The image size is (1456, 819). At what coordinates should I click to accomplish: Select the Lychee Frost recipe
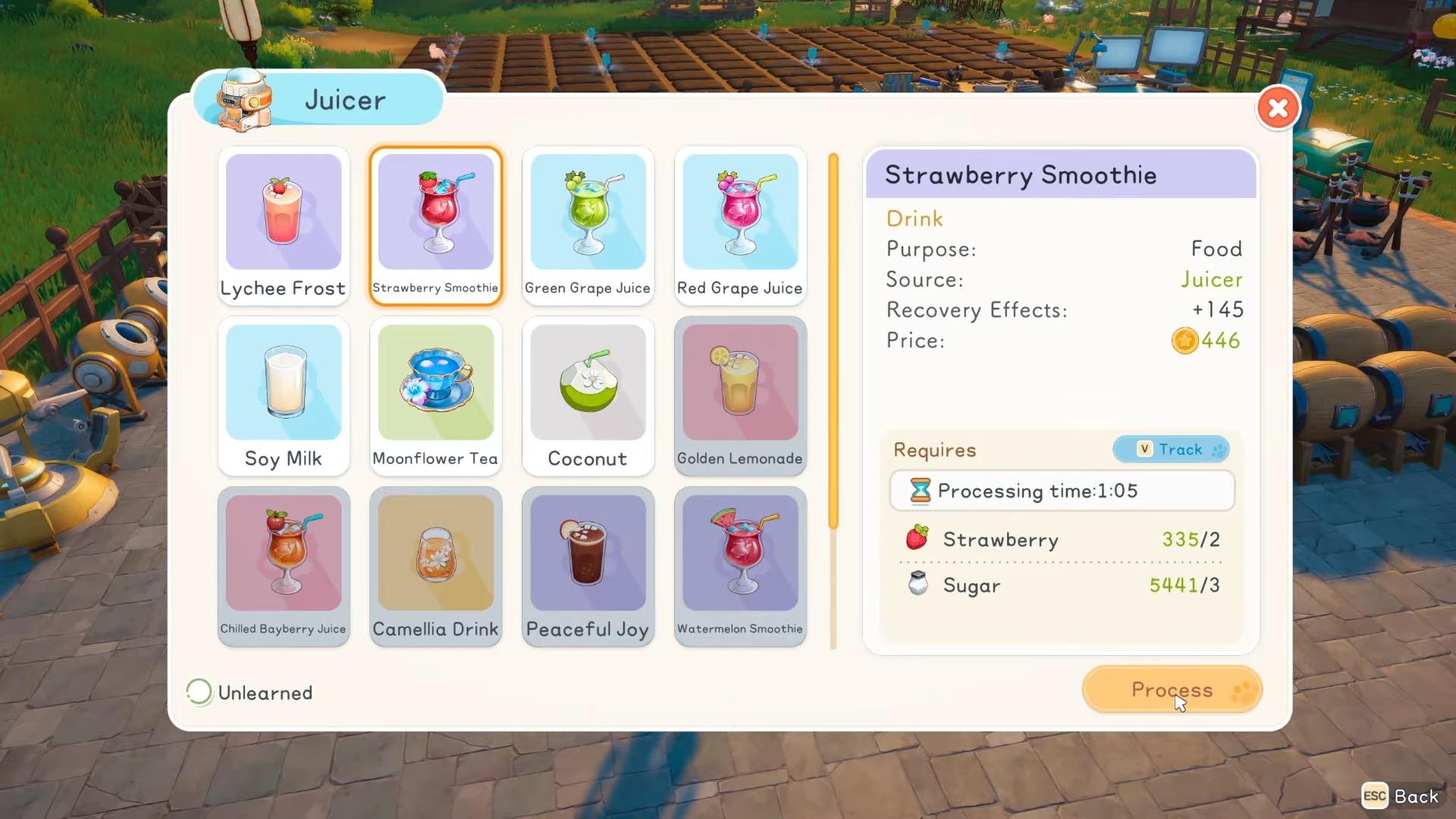click(284, 225)
